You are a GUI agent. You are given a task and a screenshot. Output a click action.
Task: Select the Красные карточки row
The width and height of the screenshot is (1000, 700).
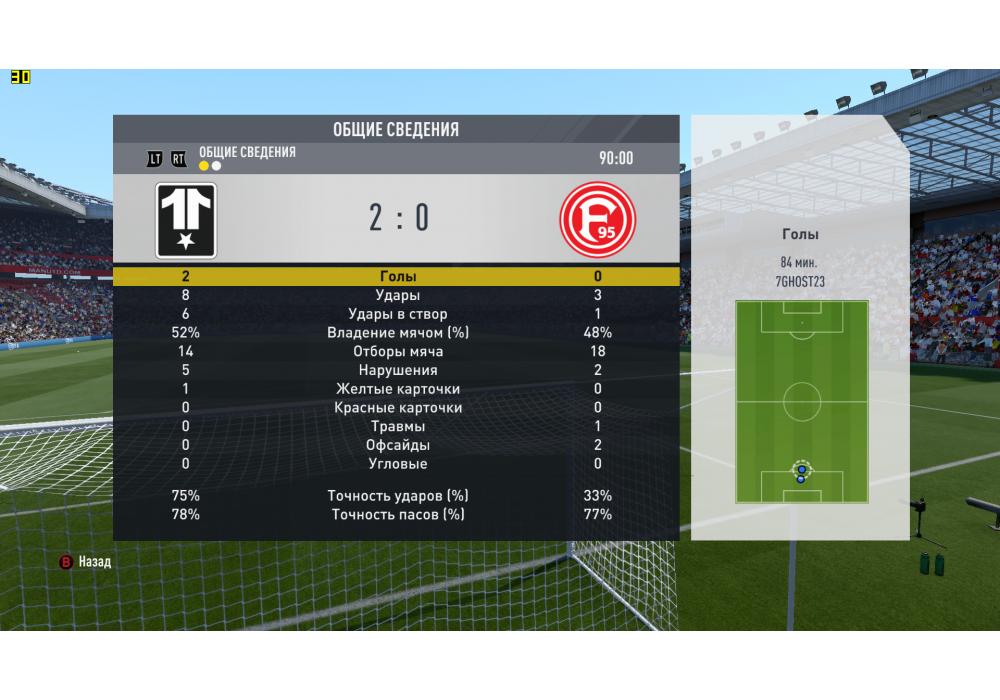click(397, 408)
